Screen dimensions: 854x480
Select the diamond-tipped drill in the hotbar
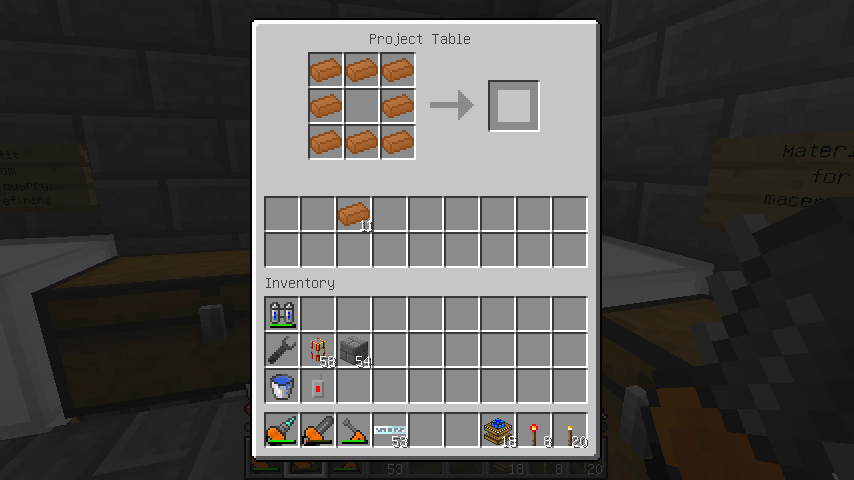point(282,430)
